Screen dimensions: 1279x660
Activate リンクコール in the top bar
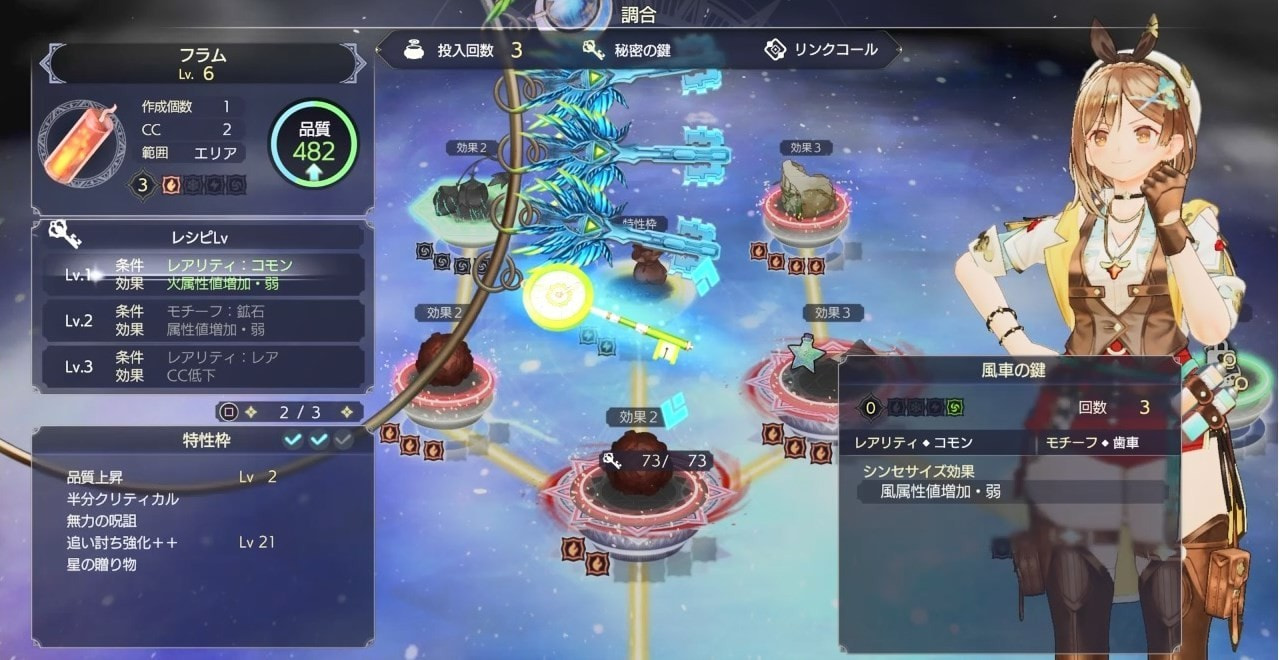click(820, 50)
